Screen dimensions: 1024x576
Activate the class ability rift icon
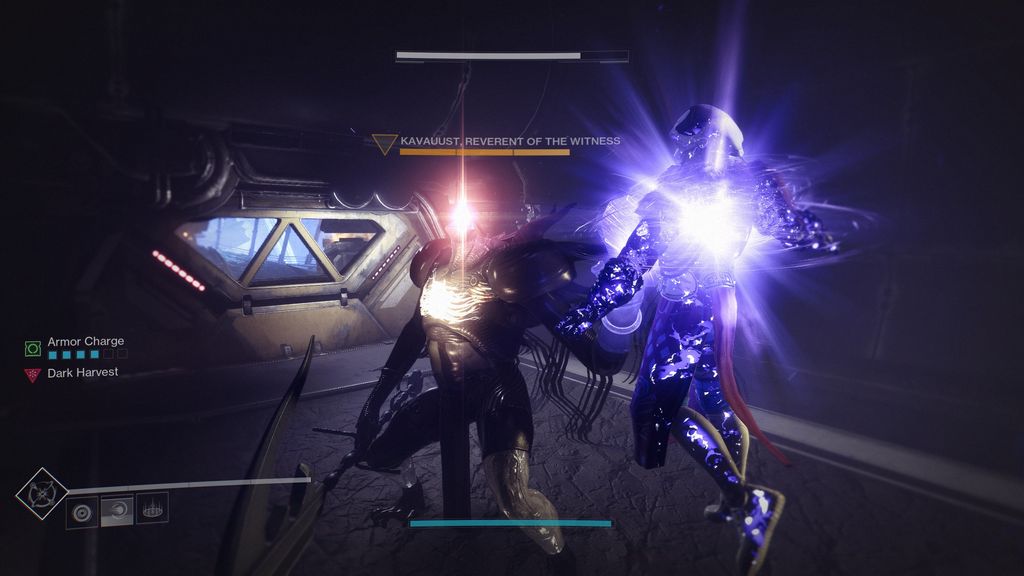coord(152,509)
